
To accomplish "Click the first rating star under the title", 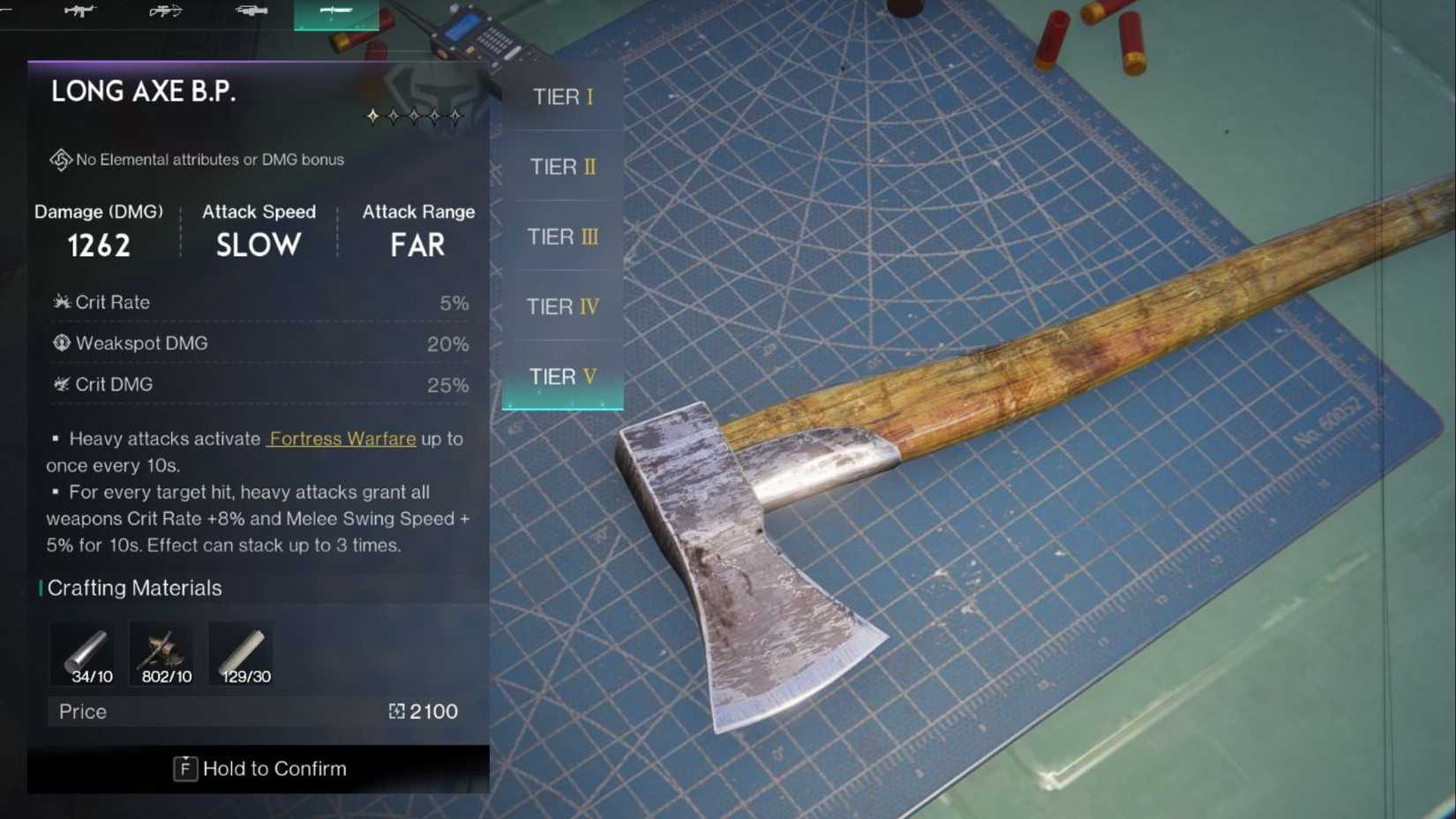I will click(372, 114).
